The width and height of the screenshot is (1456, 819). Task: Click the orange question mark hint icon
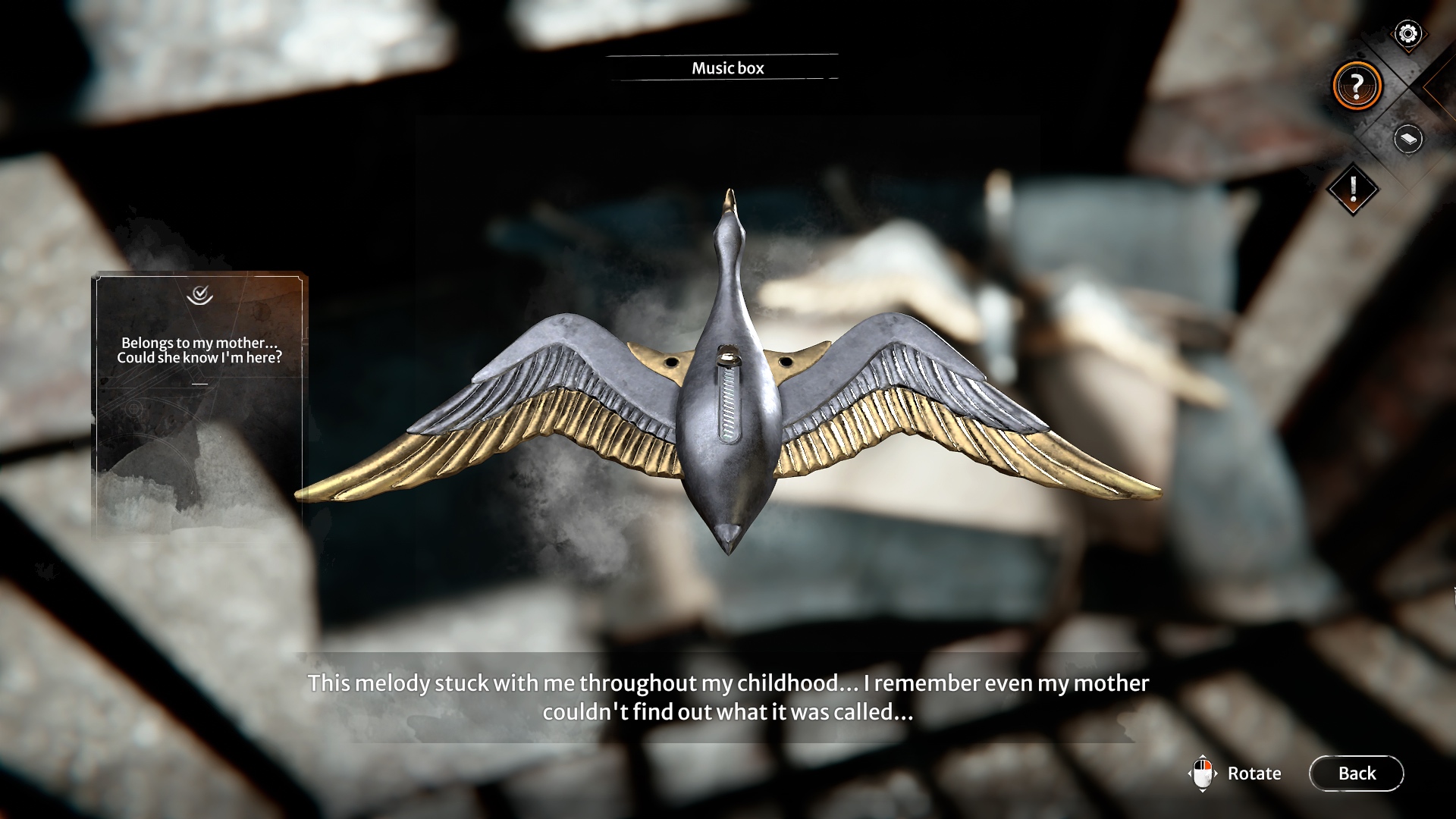tap(1357, 86)
